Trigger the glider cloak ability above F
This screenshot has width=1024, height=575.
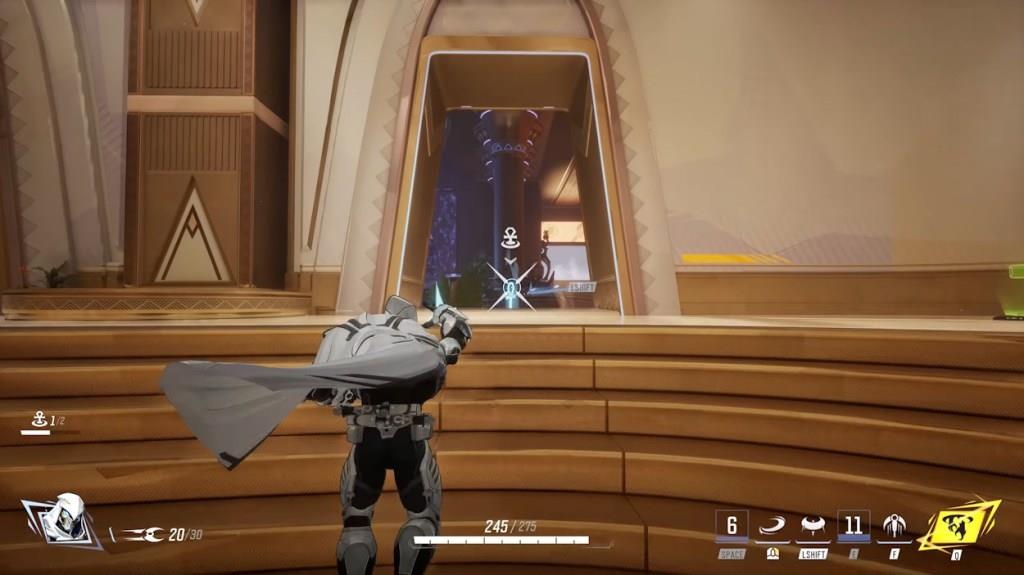click(x=893, y=526)
